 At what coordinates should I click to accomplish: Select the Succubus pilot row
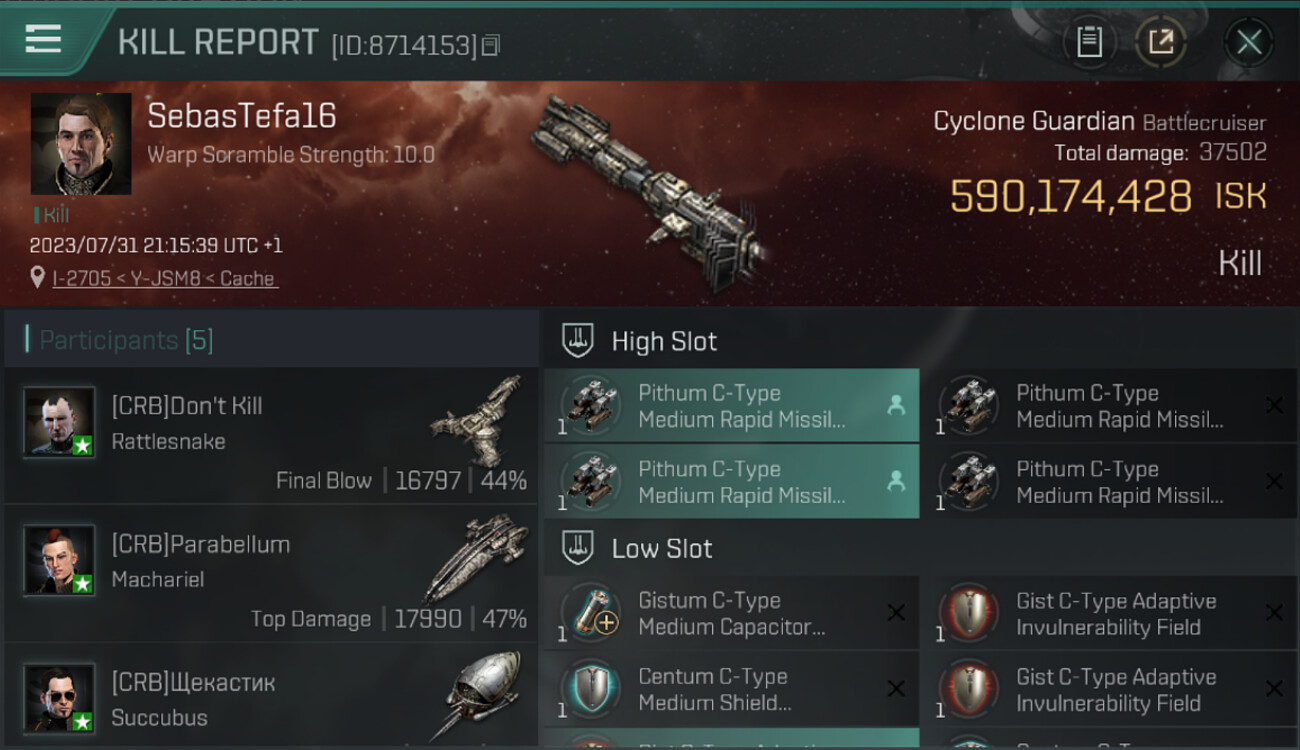[270, 699]
